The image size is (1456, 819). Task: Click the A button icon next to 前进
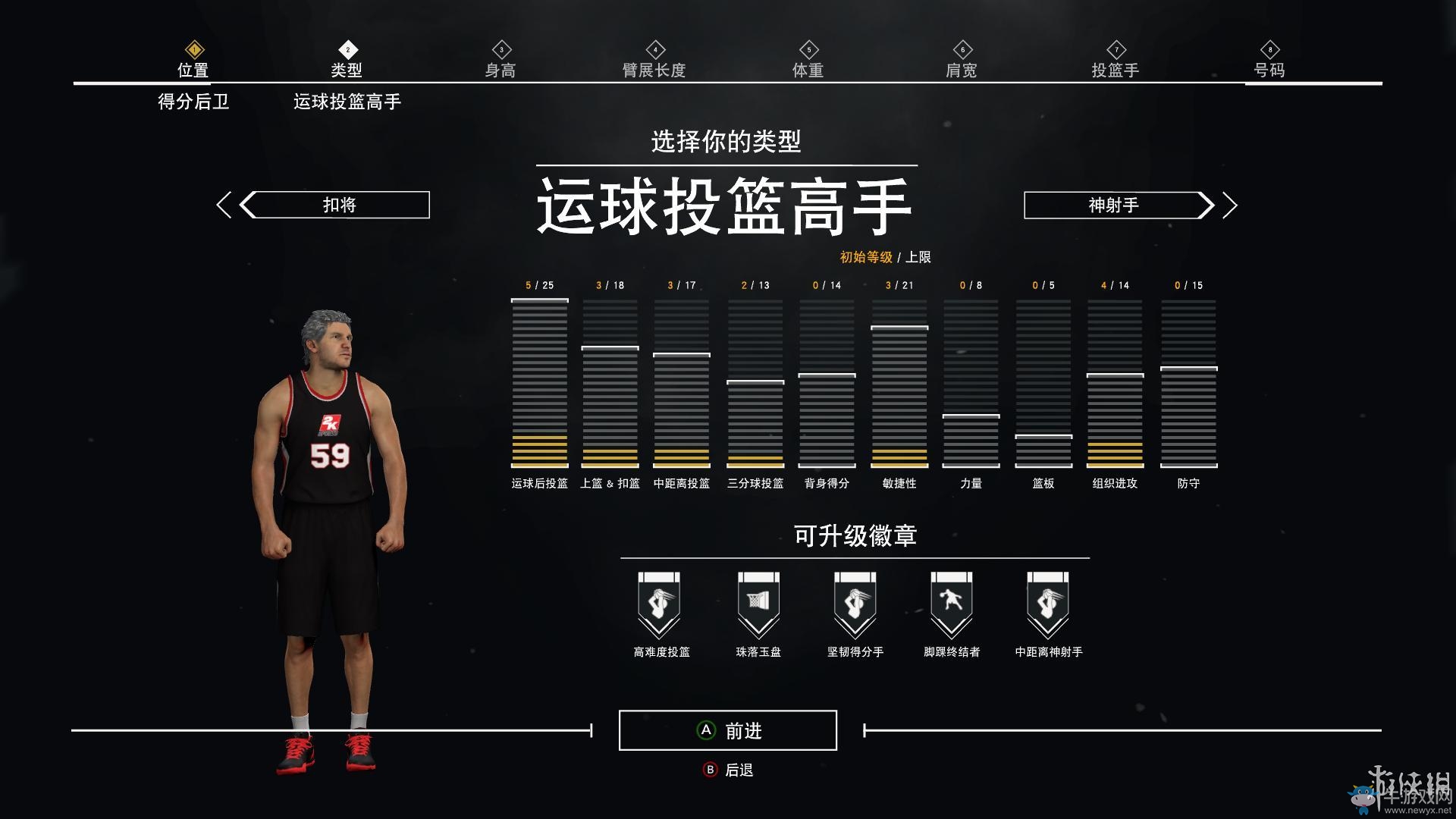click(706, 730)
